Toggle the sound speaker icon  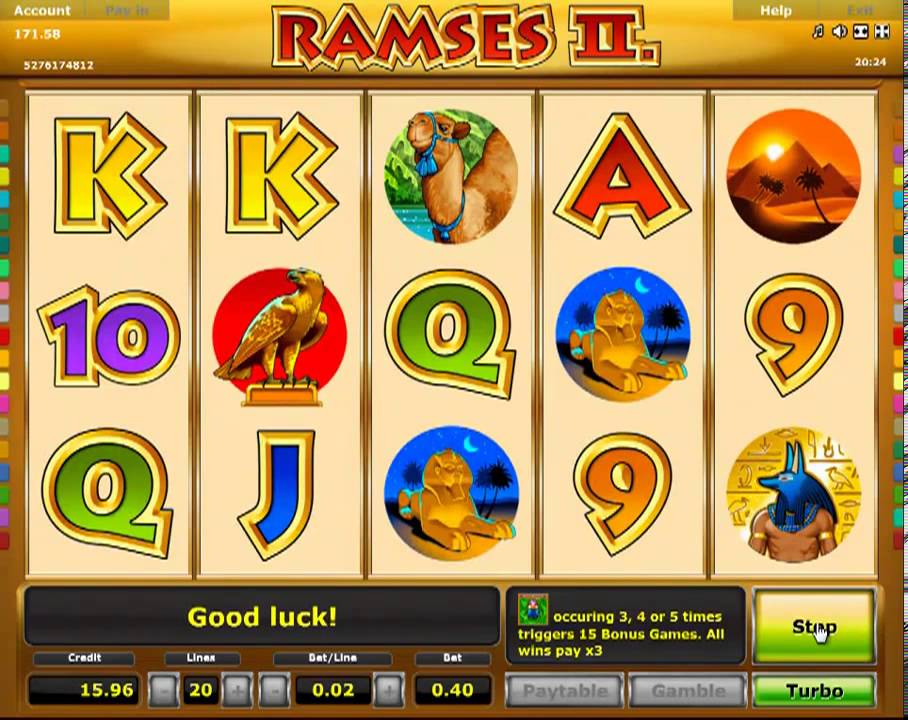pyautogui.click(x=839, y=32)
